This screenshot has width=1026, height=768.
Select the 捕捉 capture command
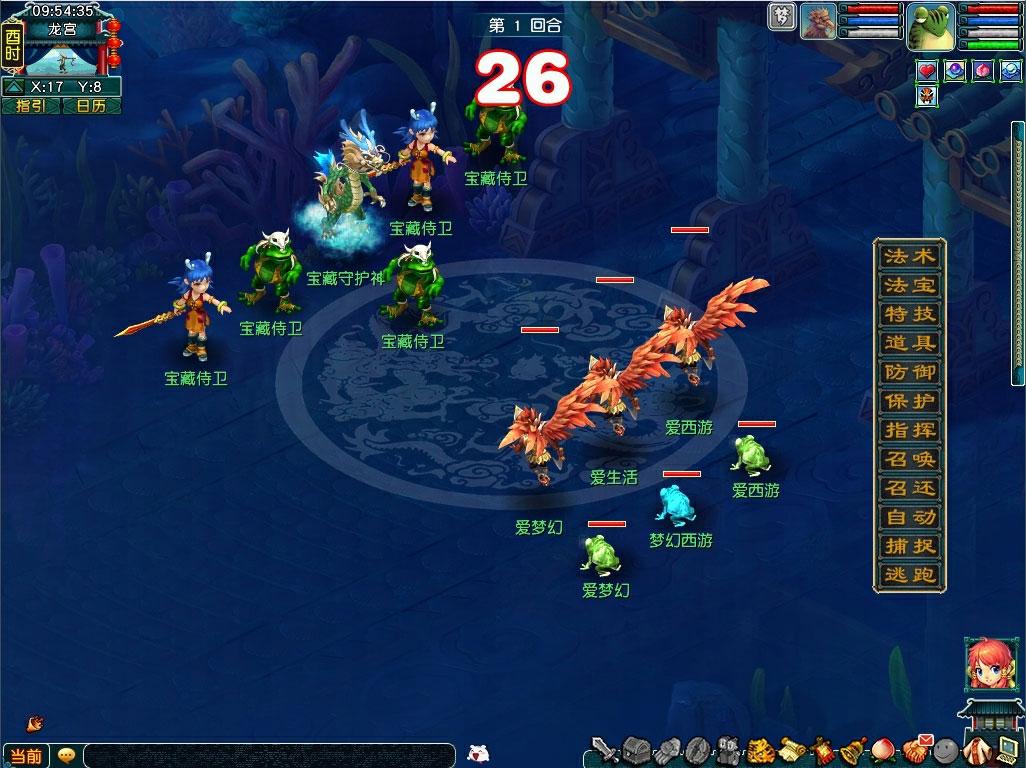tap(909, 546)
